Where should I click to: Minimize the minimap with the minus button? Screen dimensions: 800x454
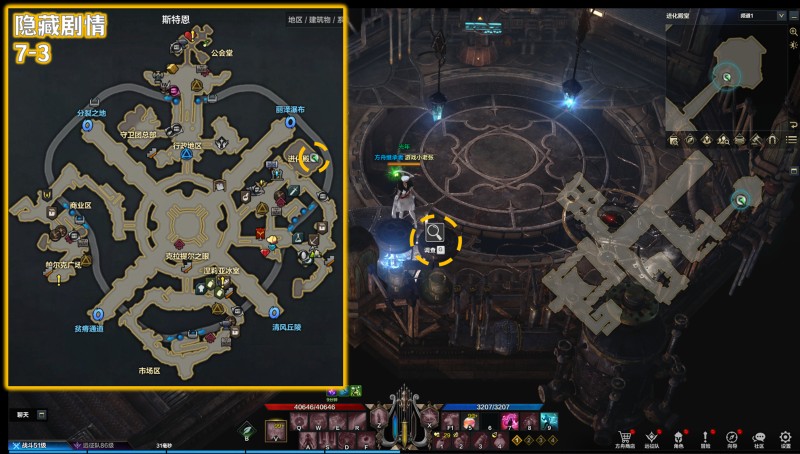click(x=794, y=16)
